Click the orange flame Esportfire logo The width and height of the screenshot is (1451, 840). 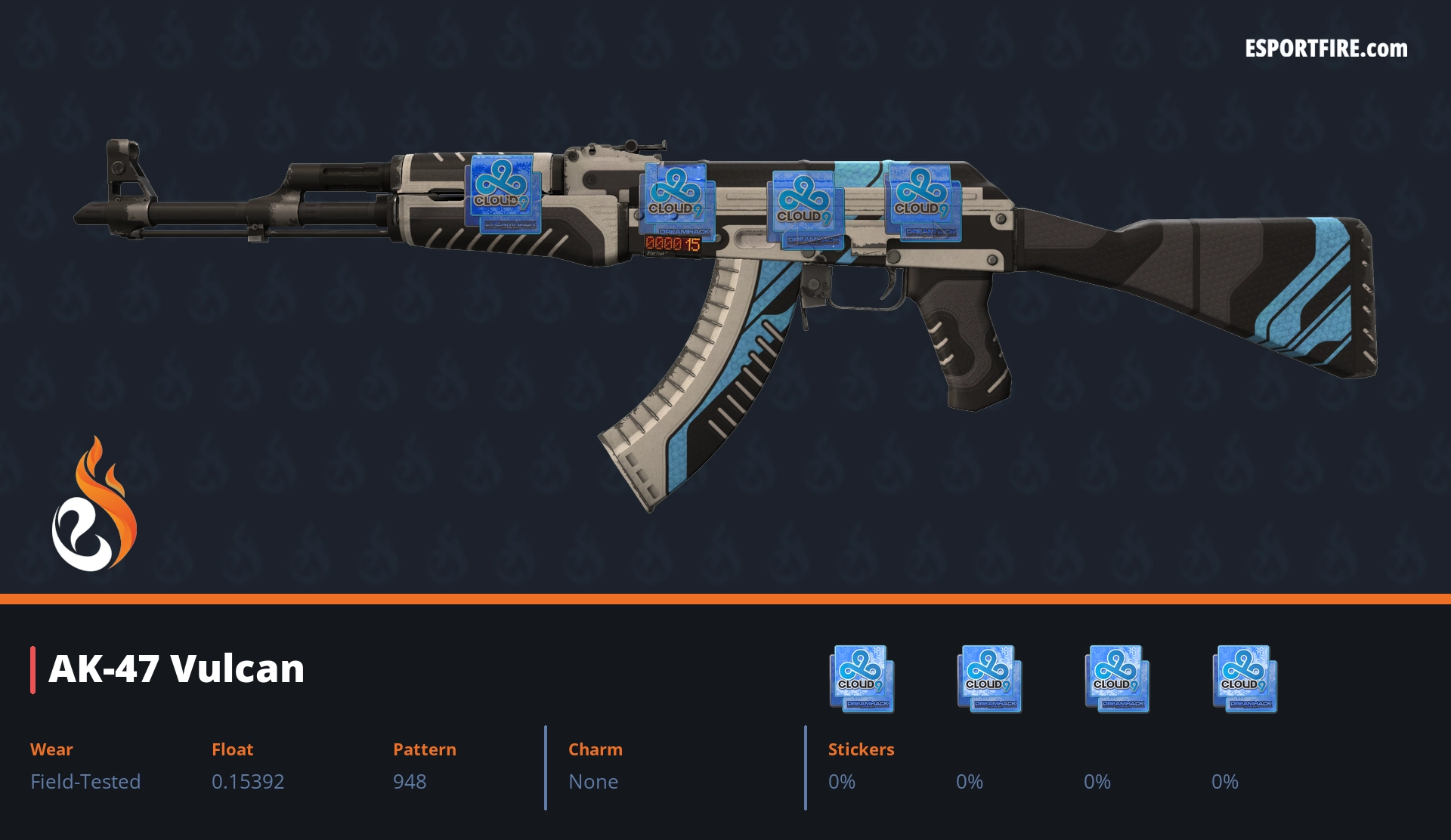coord(94,506)
